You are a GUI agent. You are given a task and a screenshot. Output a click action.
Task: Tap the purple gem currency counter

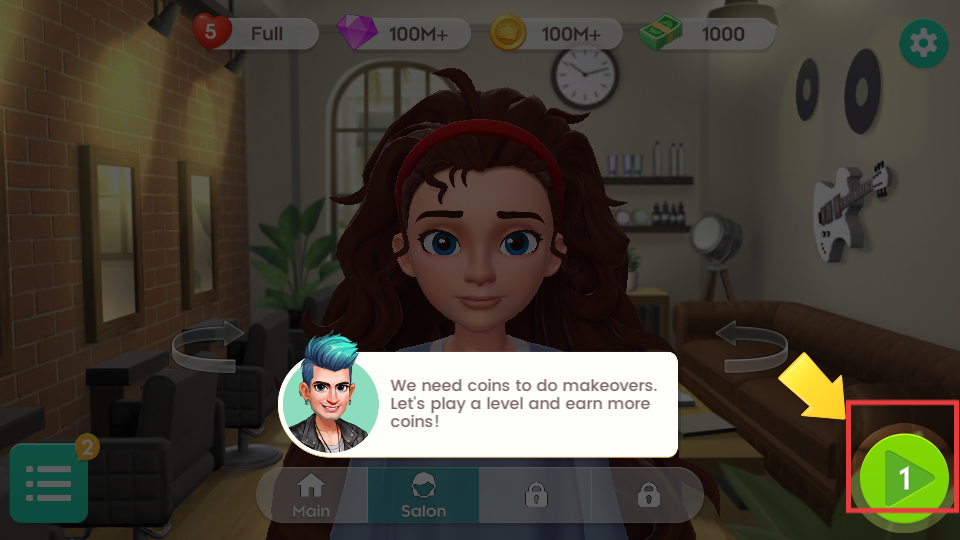396,34
